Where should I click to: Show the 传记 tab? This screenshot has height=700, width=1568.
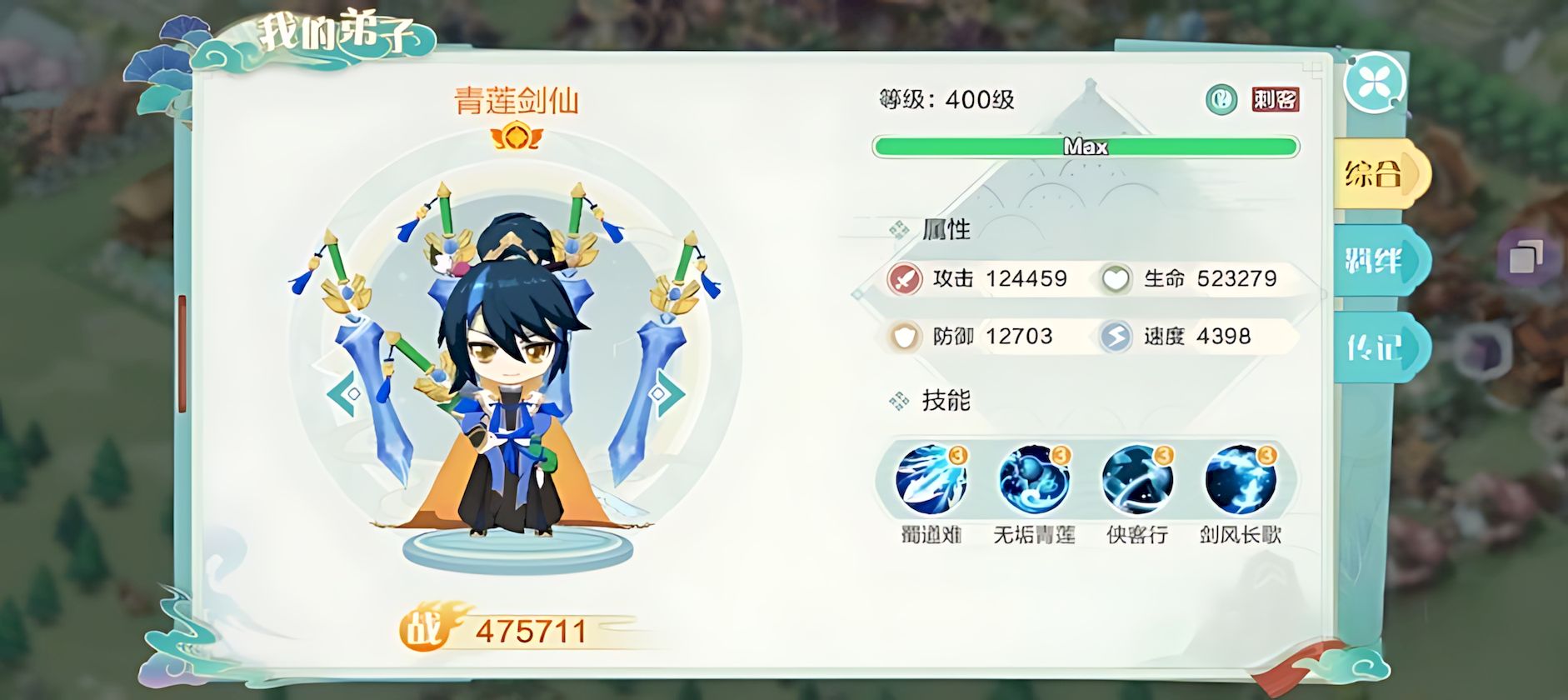point(1376,347)
